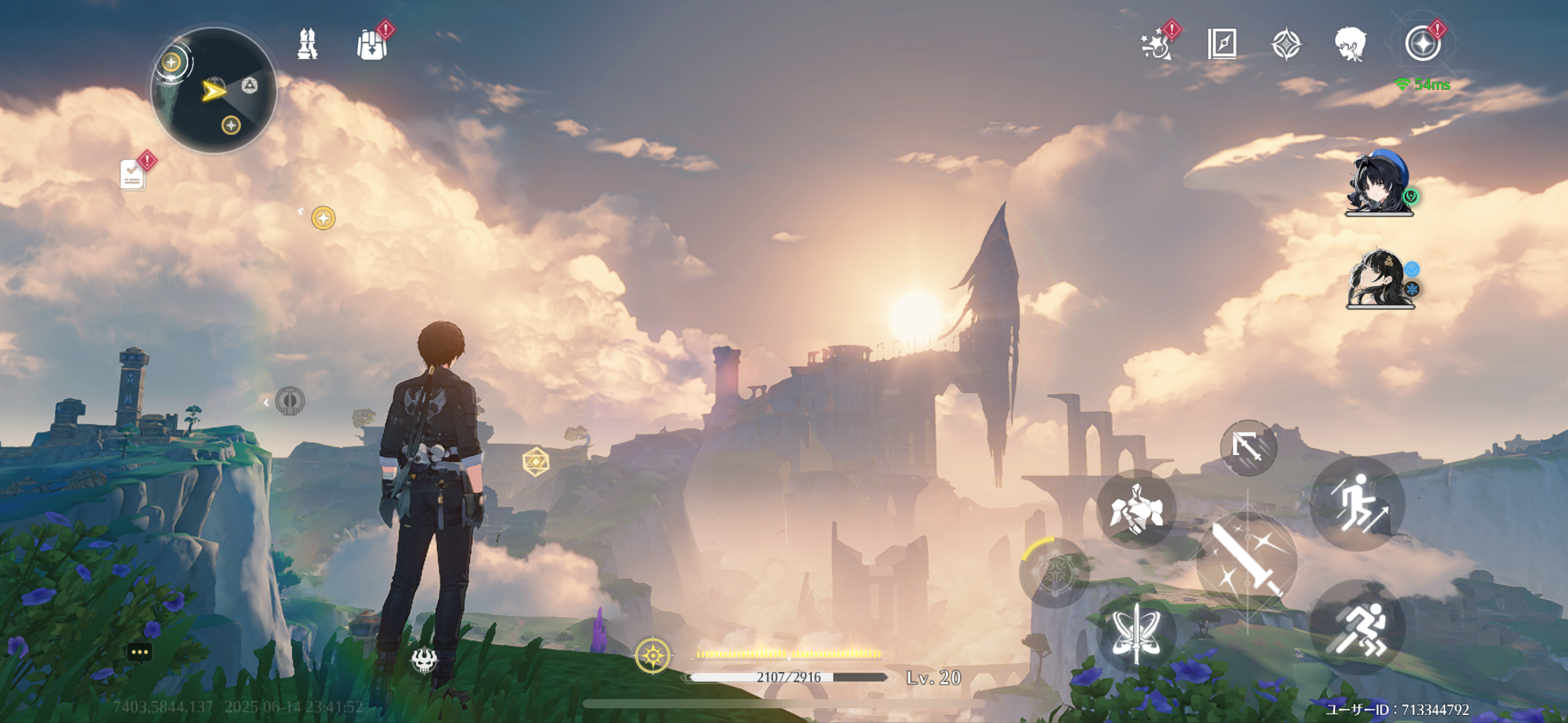Image resolution: width=1568 pixels, height=723 pixels.
Task: Open the chess pieces team icon
Action: pos(307,44)
